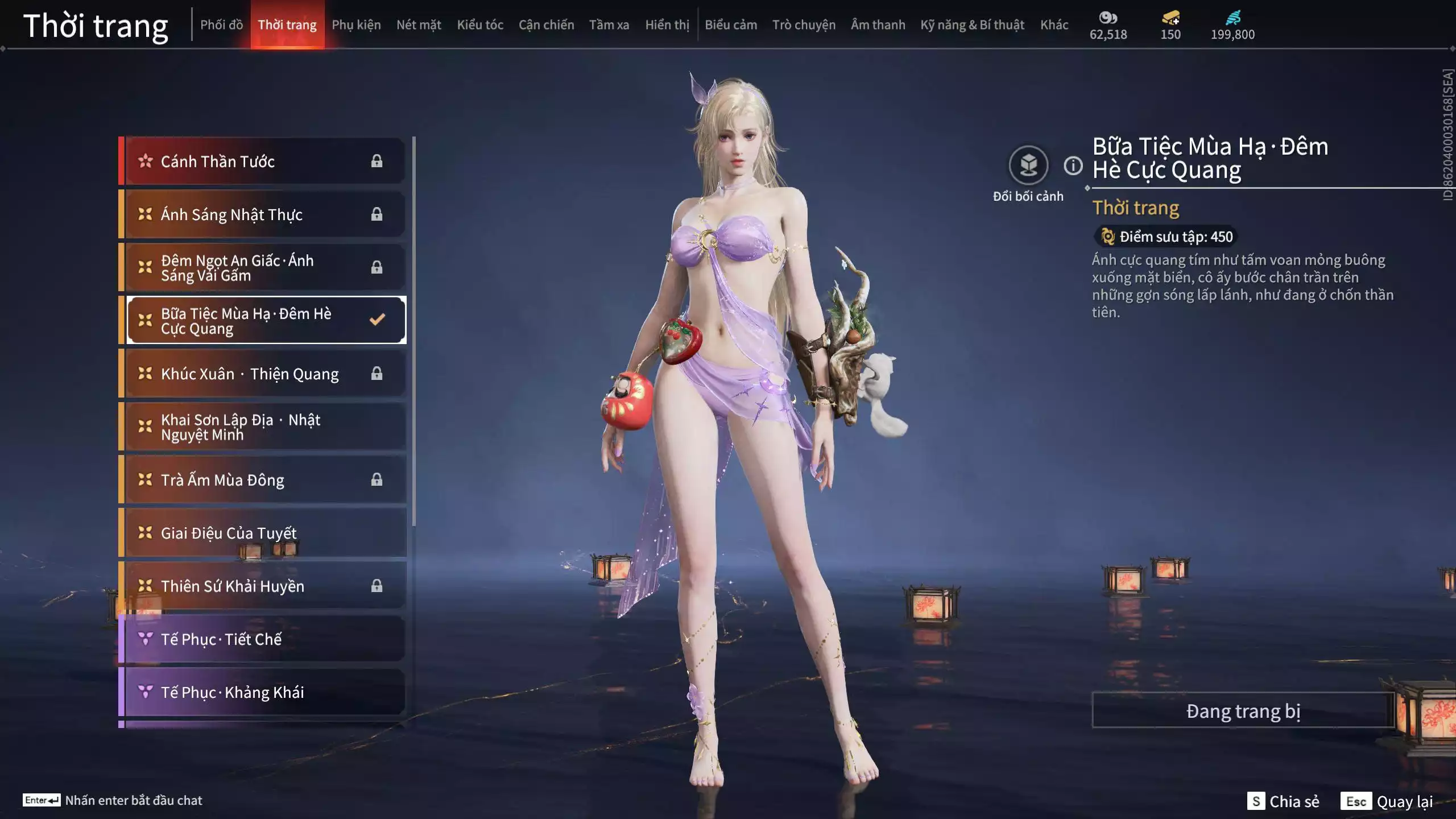Show the Biểu cảm tab

click(x=731, y=25)
